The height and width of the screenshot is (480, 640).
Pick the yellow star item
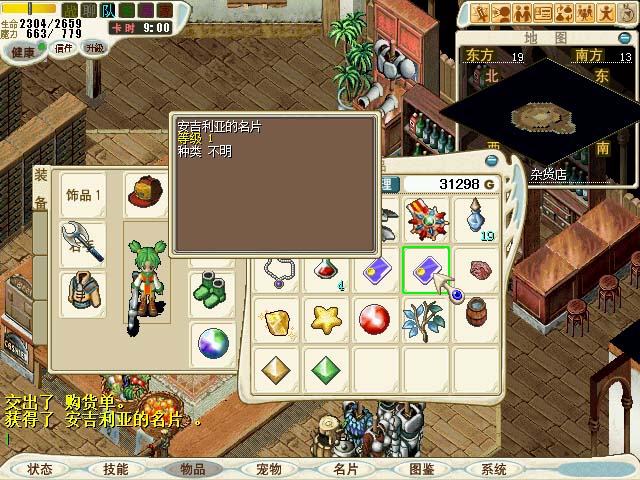pos(324,320)
